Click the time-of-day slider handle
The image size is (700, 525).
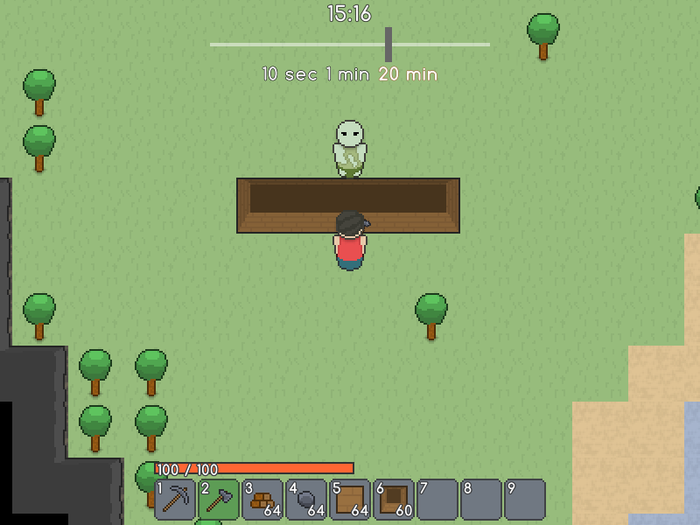click(x=388, y=44)
